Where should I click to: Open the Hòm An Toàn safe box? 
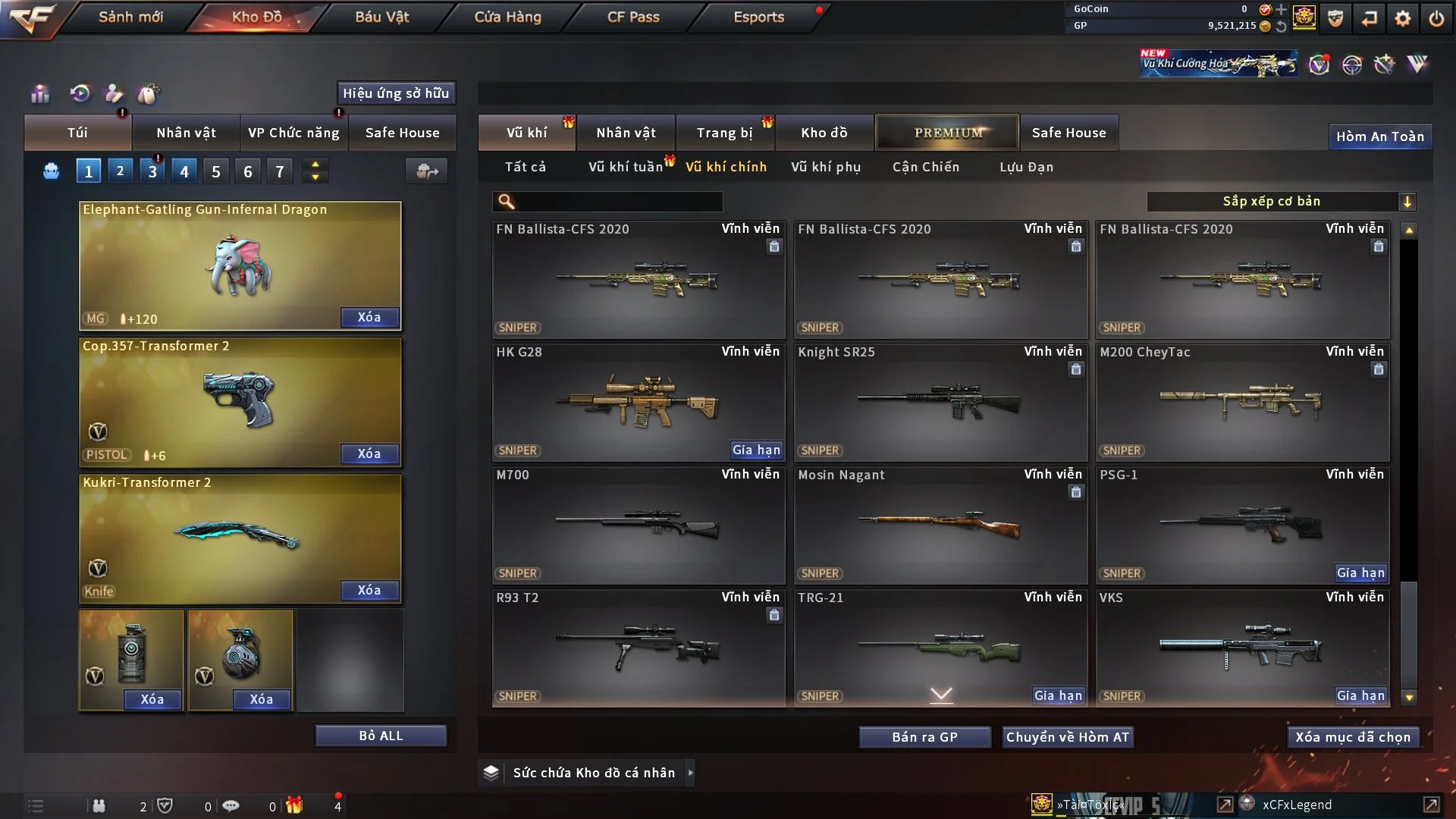coord(1379,136)
